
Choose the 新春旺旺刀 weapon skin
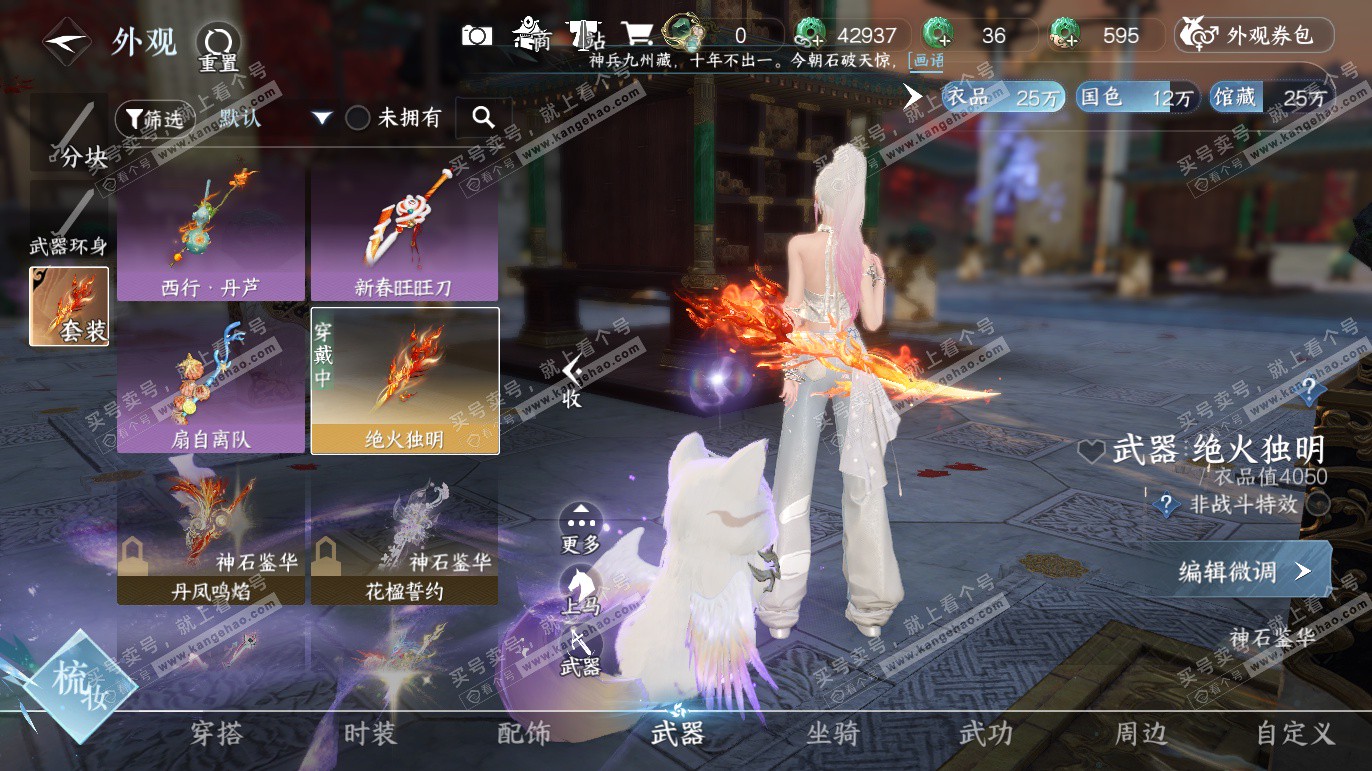click(x=404, y=233)
